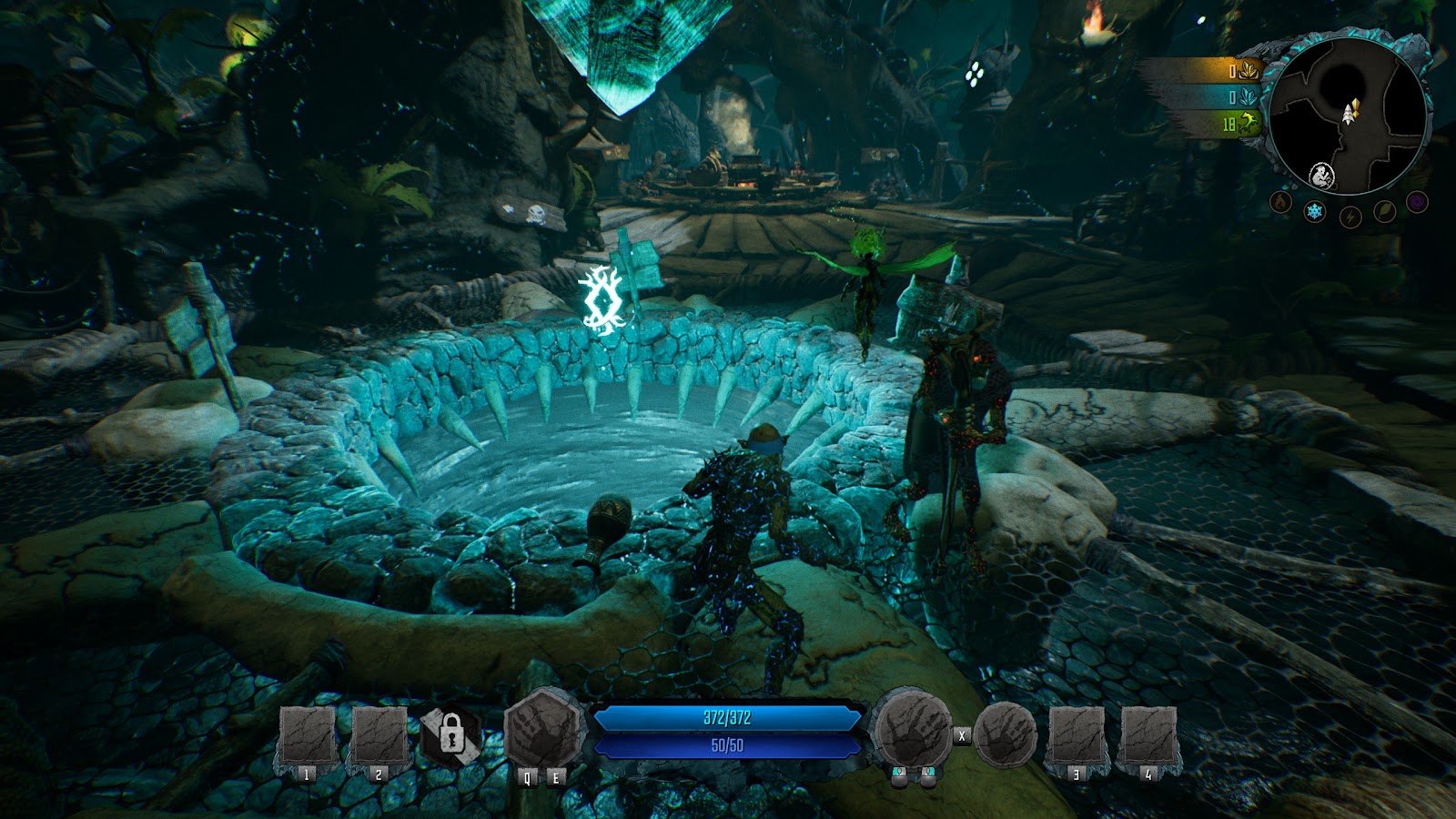
Task: Select the fire element icon
Action: 1281,202
